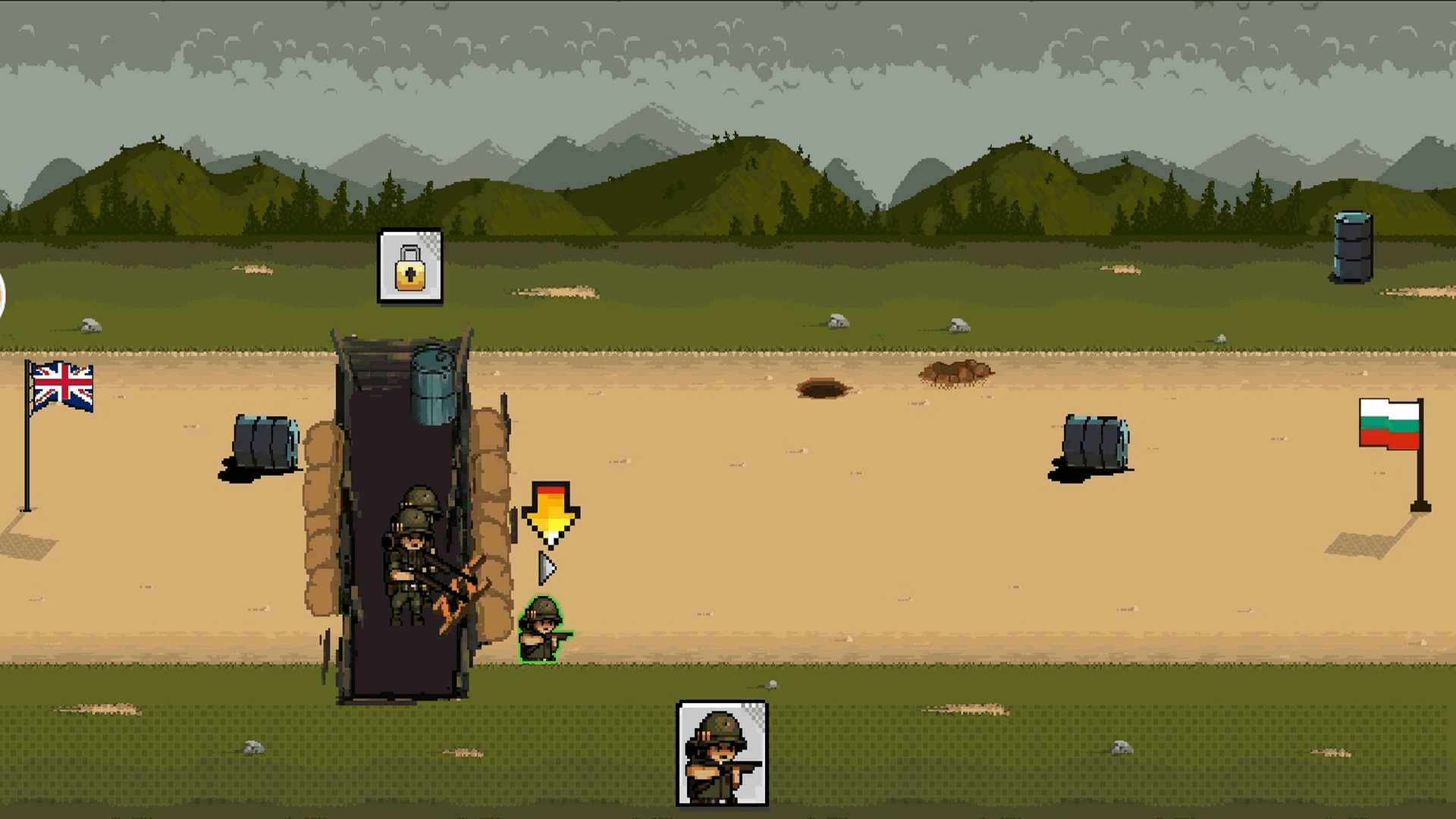
Task: Click the locked padlock icon above the trench
Action: point(410,266)
